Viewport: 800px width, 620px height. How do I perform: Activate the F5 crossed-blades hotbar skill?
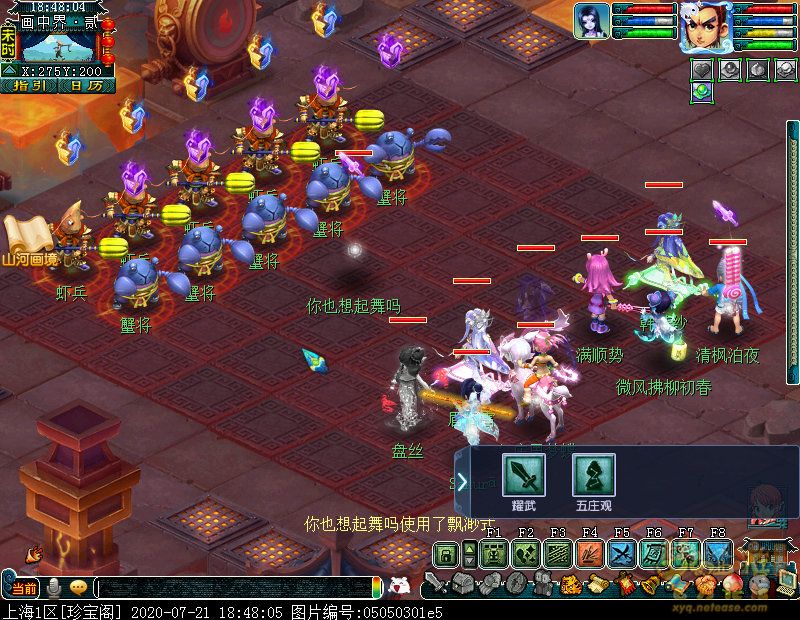click(x=621, y=554)
